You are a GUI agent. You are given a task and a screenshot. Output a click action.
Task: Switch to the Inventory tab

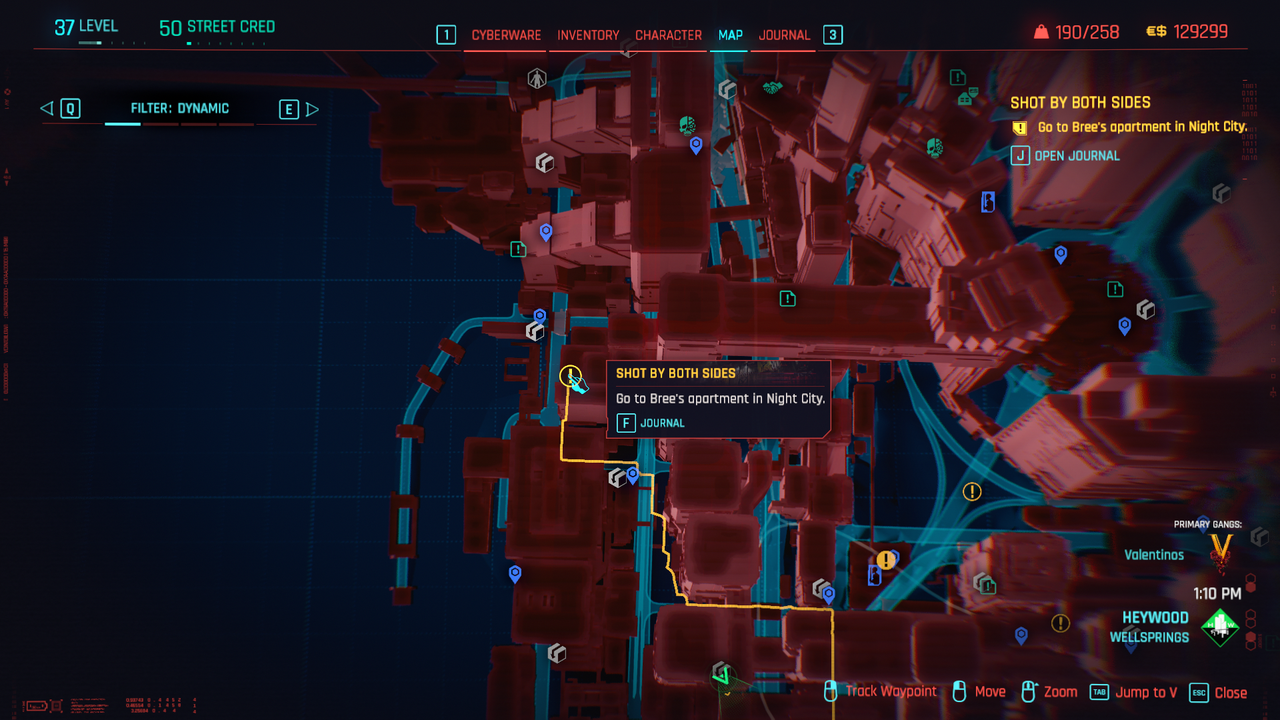pyautogui.click(x=588, y=35)
